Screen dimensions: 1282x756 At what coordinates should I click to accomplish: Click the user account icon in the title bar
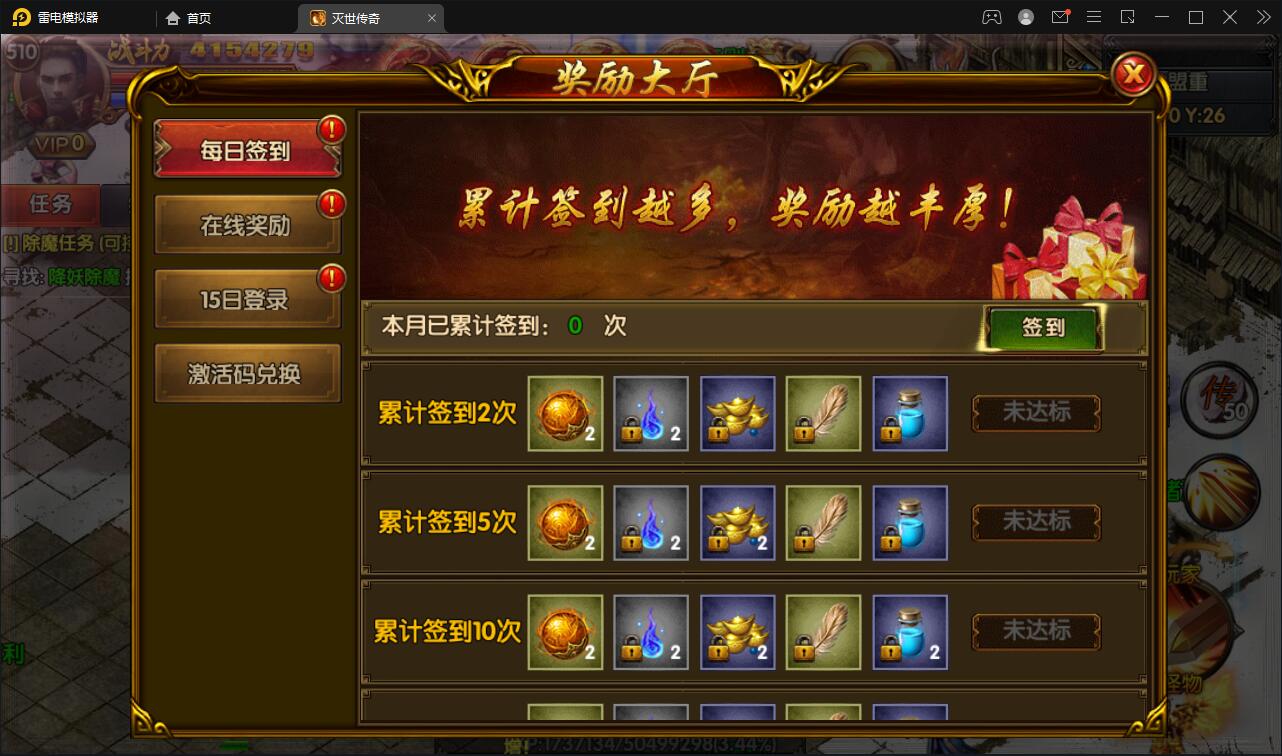(1024, 16)
